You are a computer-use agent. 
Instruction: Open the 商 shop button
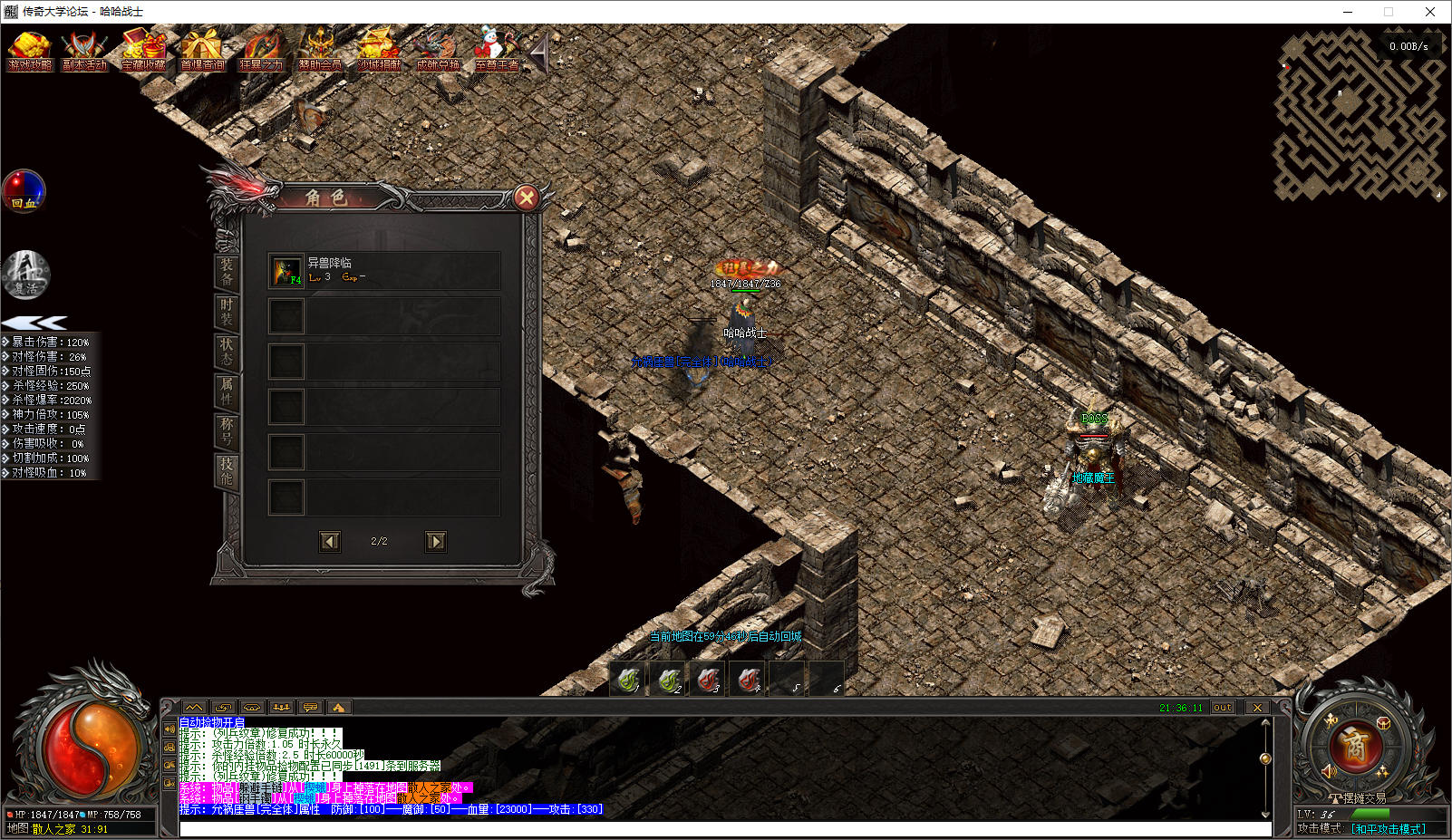1354,747
